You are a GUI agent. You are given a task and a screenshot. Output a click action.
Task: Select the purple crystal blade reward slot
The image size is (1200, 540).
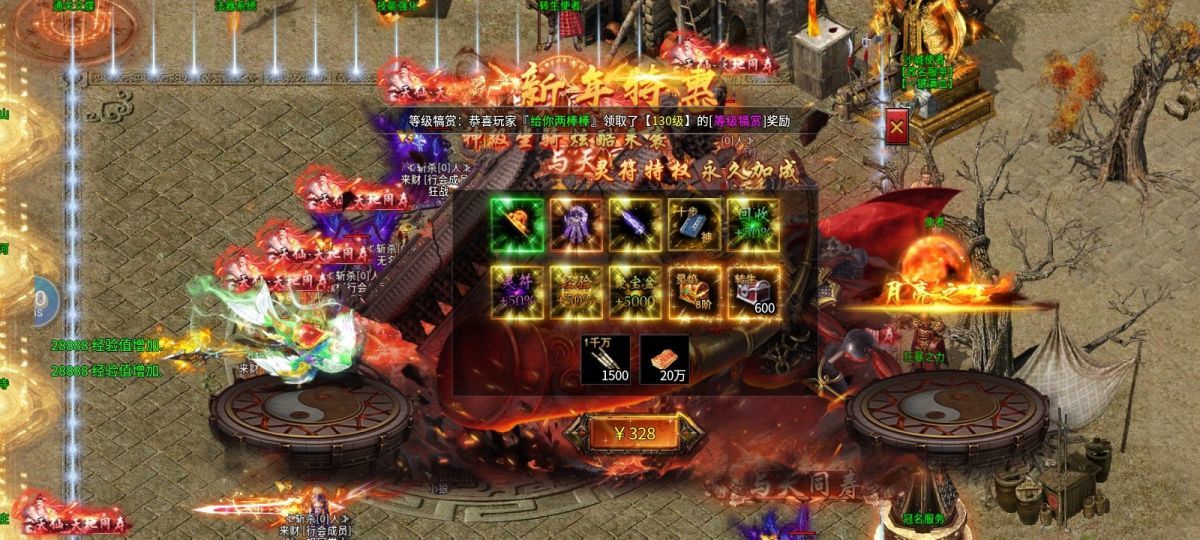point(635,224)
